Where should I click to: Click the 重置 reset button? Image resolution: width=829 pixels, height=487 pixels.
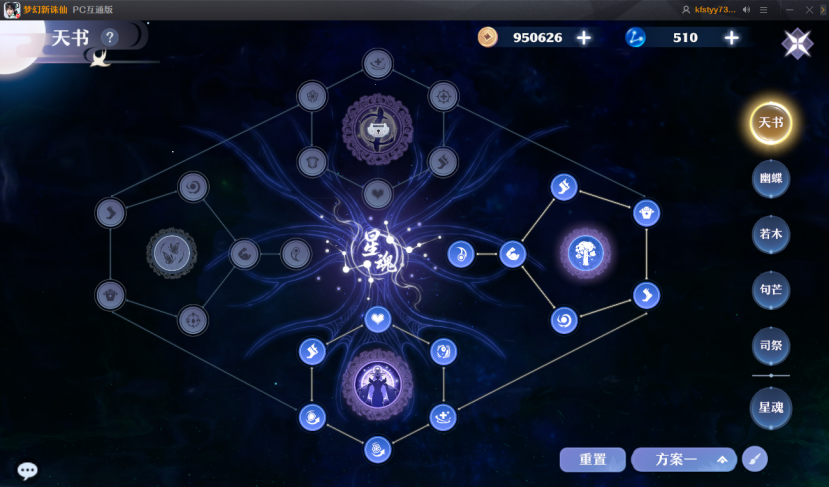[593, 460]
